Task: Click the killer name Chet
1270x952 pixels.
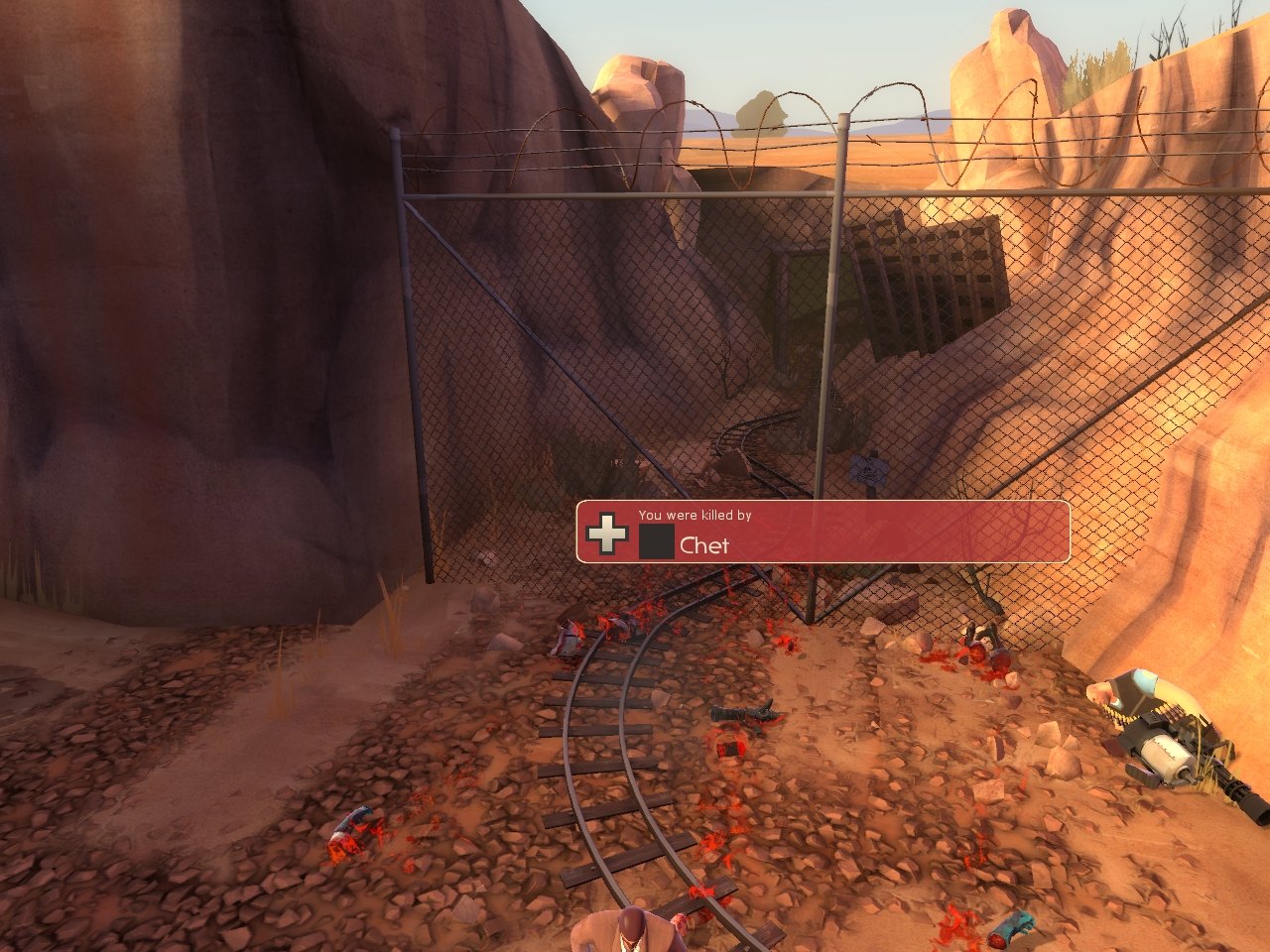Action: point(704,545)
